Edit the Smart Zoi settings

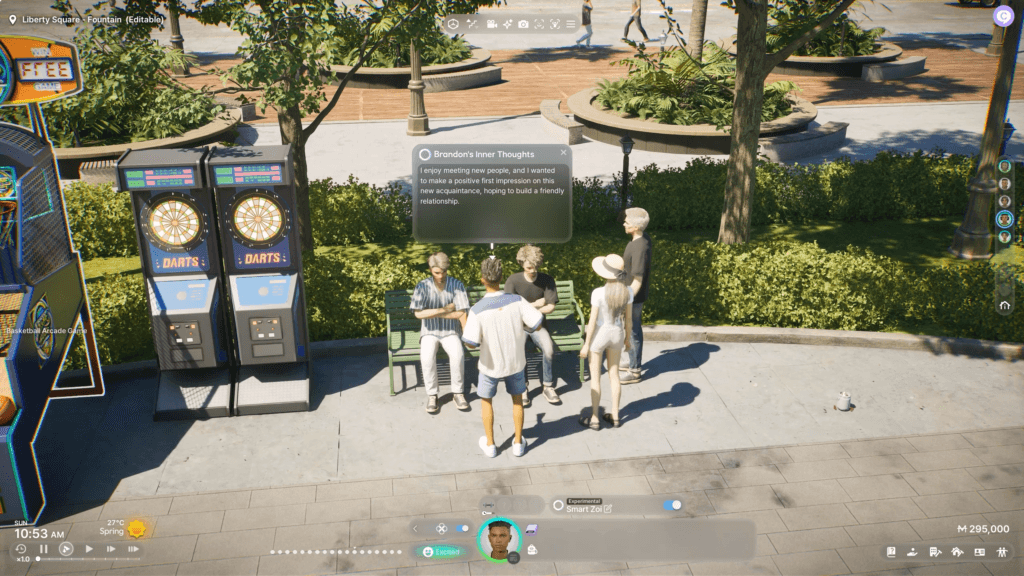607,509
